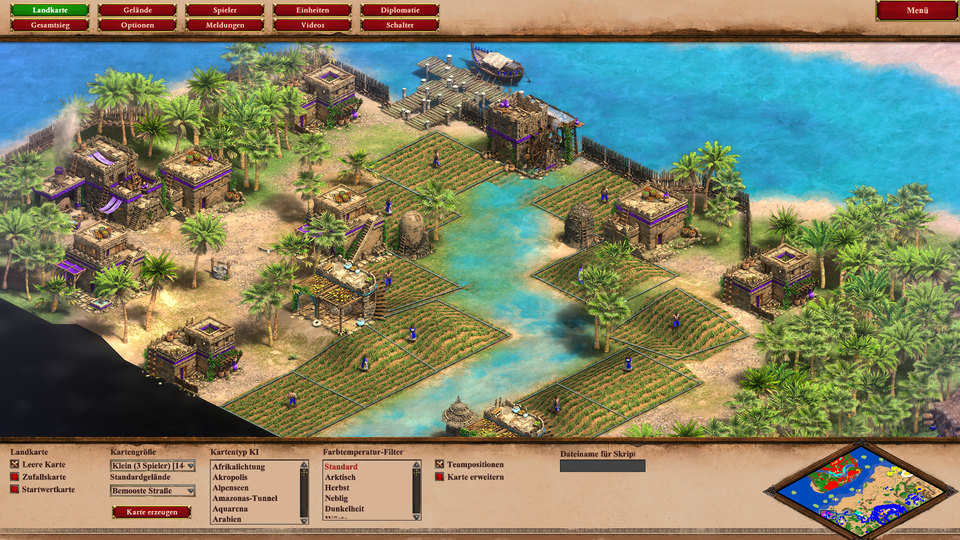
Task: Open the Einheiten tab
Action: [312, 10]
